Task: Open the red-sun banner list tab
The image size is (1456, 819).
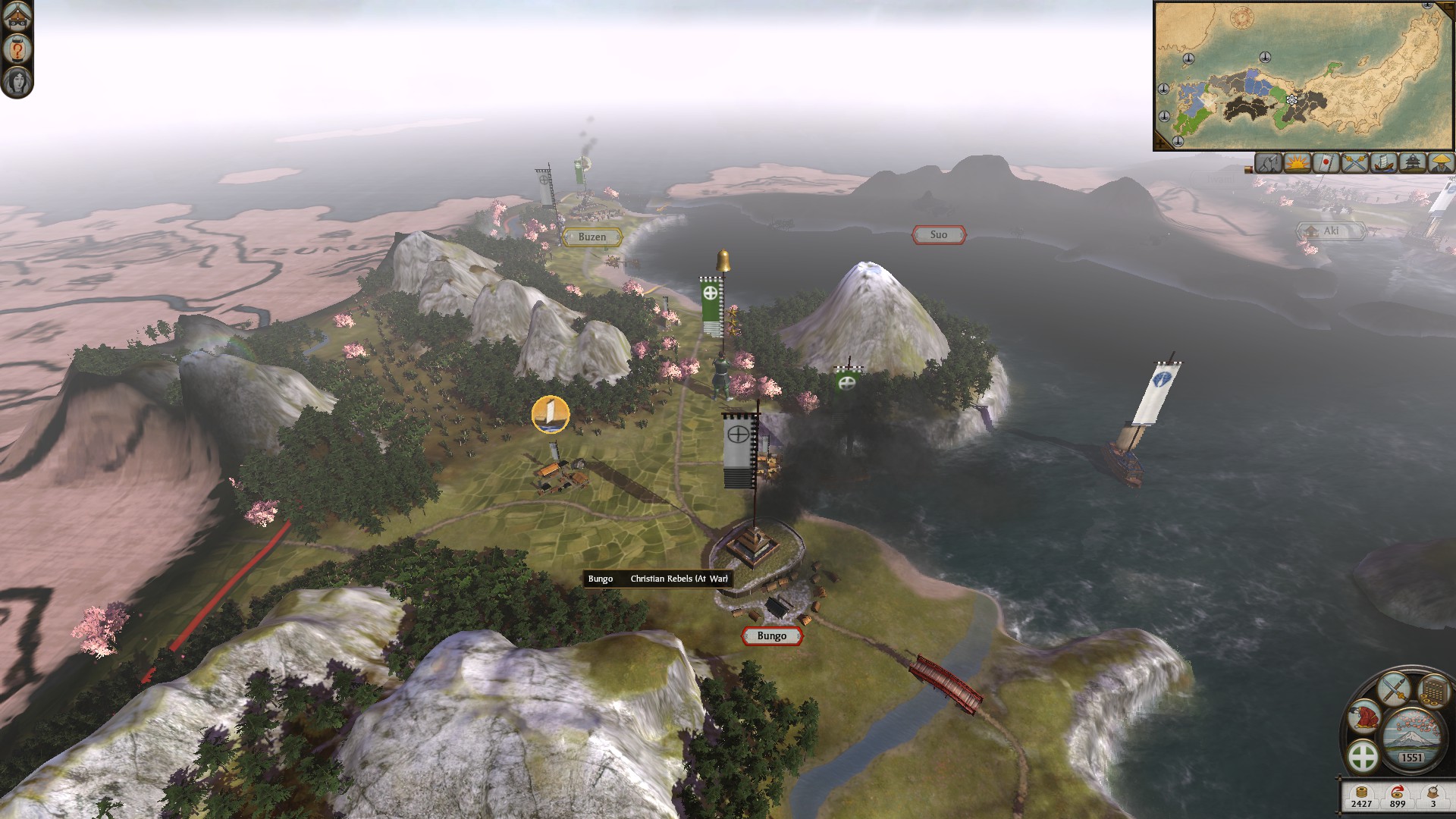Action: (1326, 163)
